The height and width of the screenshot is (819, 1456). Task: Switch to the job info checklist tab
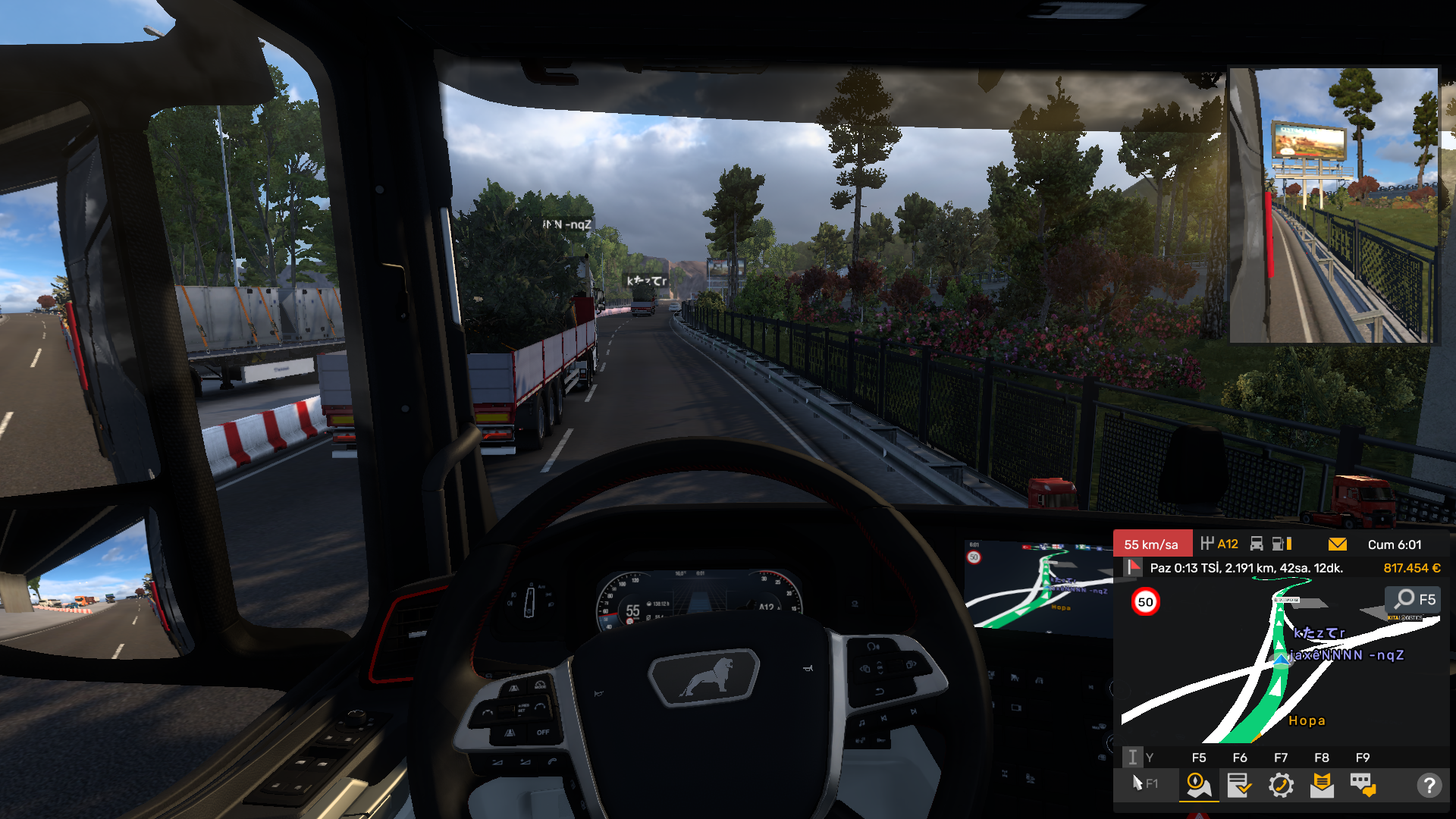click(x=1239, y=785)
